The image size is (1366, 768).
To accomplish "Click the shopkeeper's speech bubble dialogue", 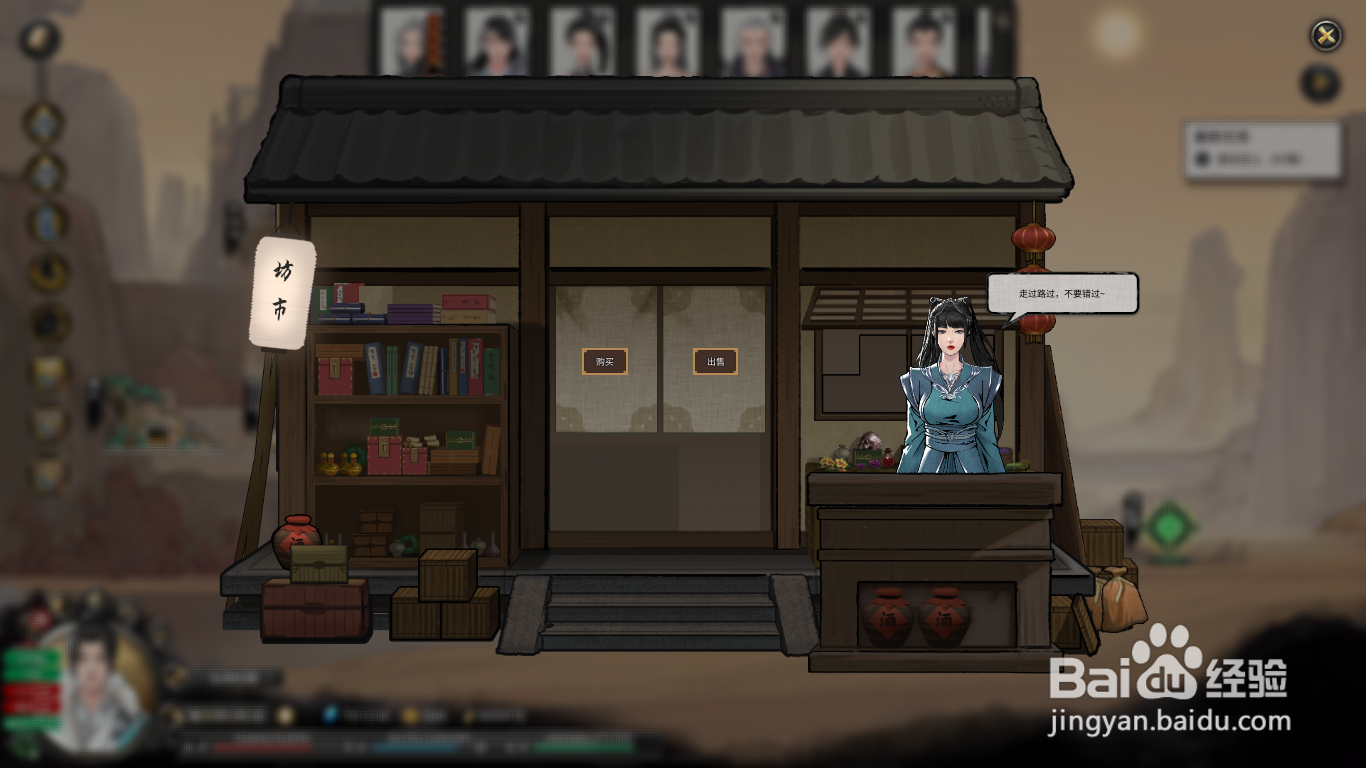I will click(1063, 291).
